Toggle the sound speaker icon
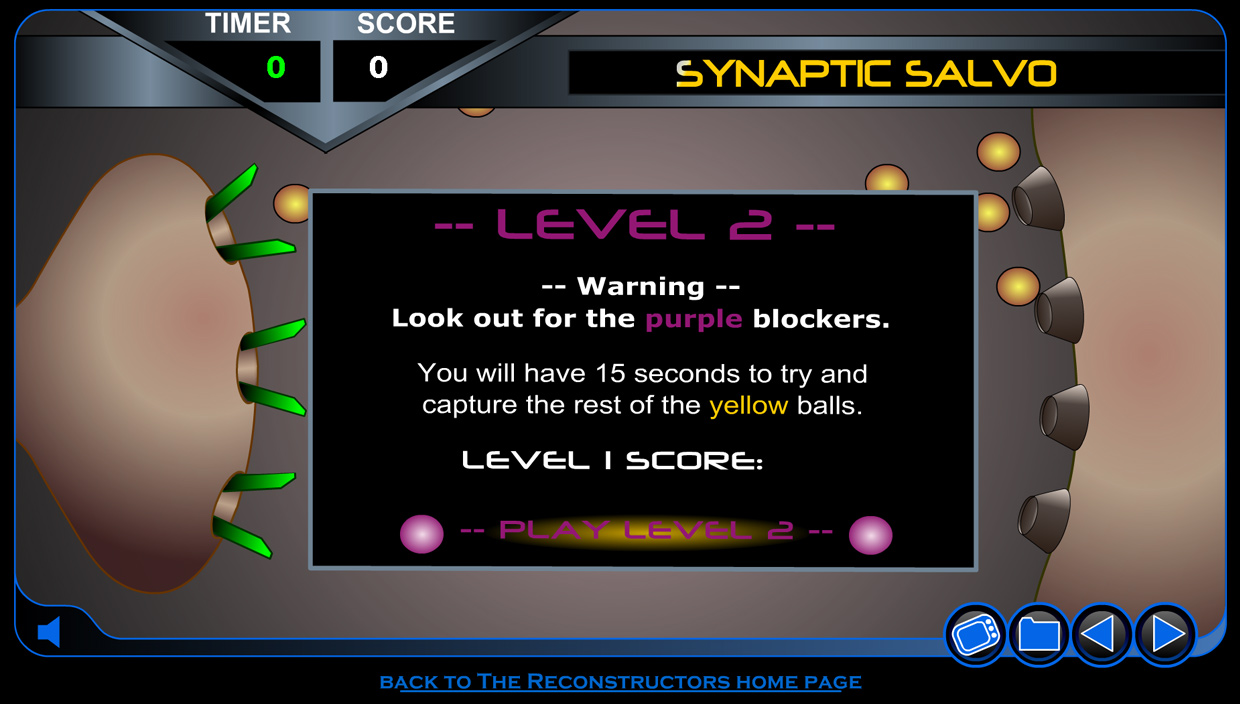The height and width of the screenshot is (704, 1240). (49, 632)
